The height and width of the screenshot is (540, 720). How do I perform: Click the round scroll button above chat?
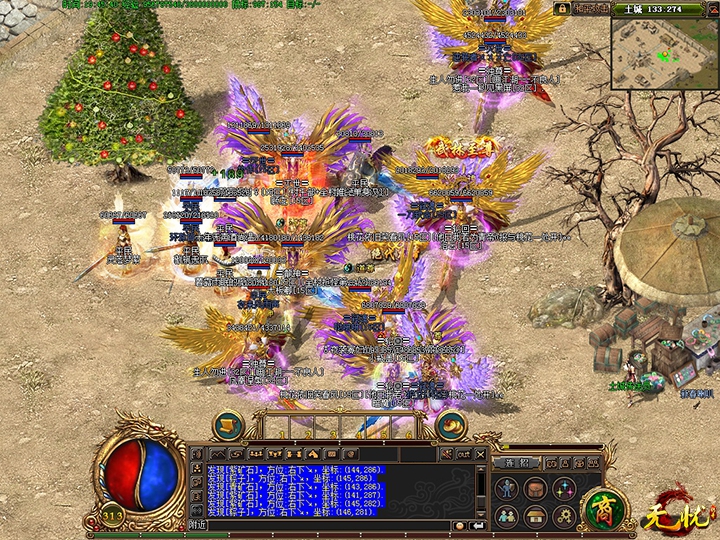point(229,424)
